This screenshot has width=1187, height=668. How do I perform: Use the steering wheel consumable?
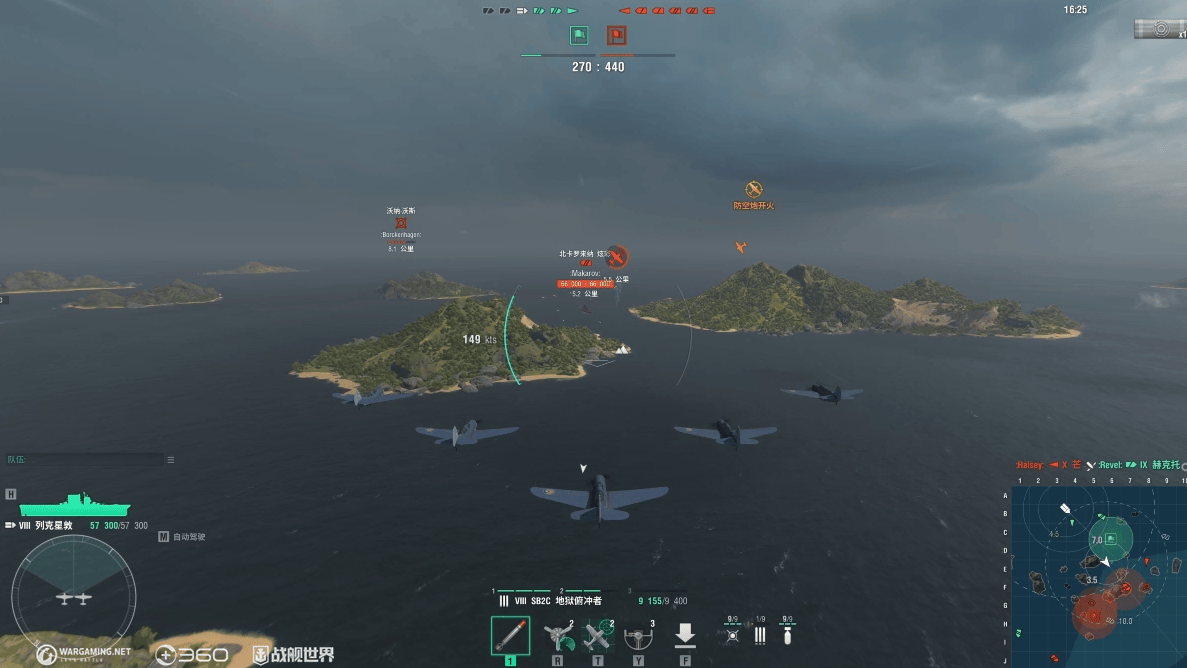click(638, 635)
